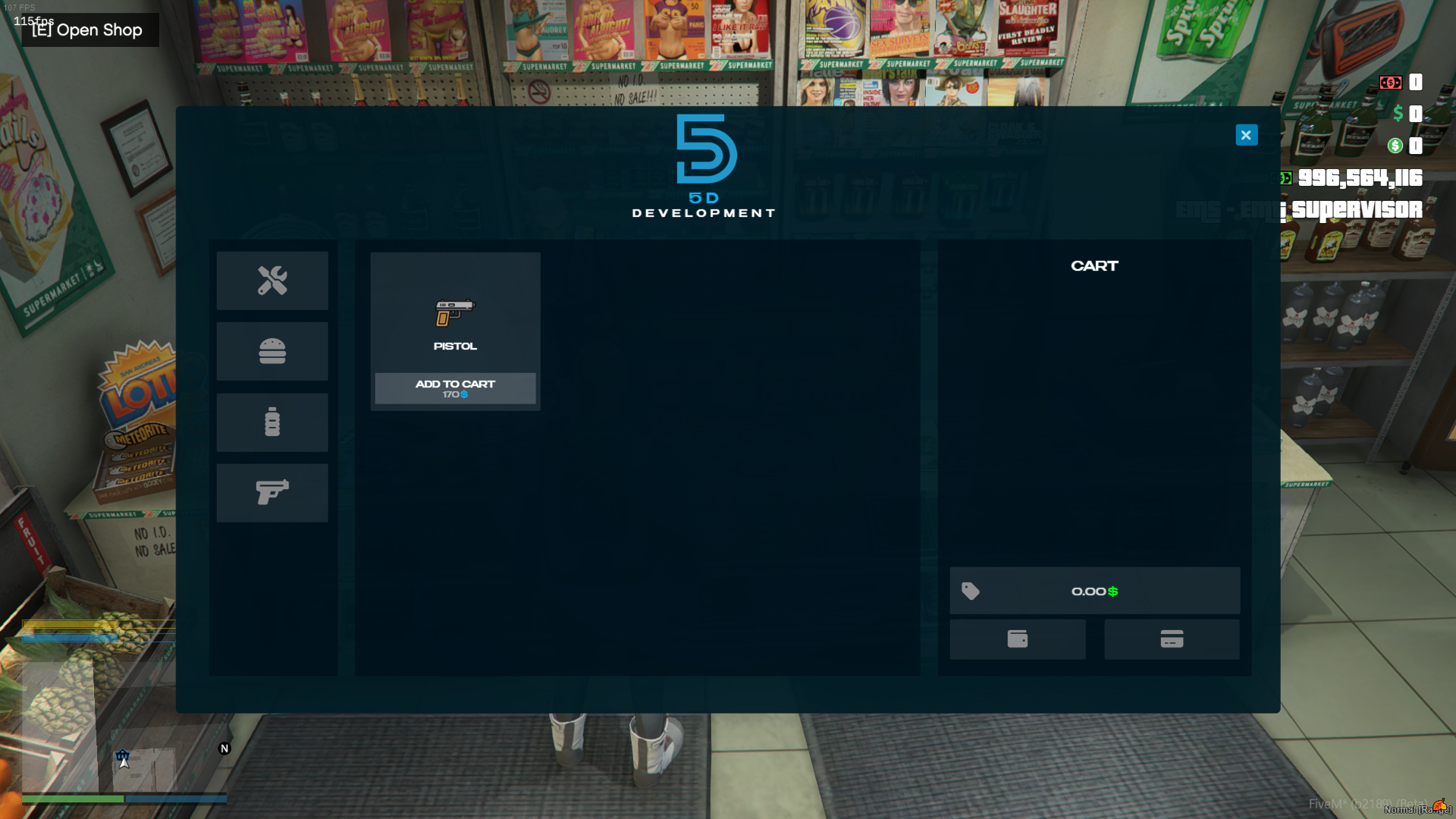Click the CART panel header

click(1094, 265)
